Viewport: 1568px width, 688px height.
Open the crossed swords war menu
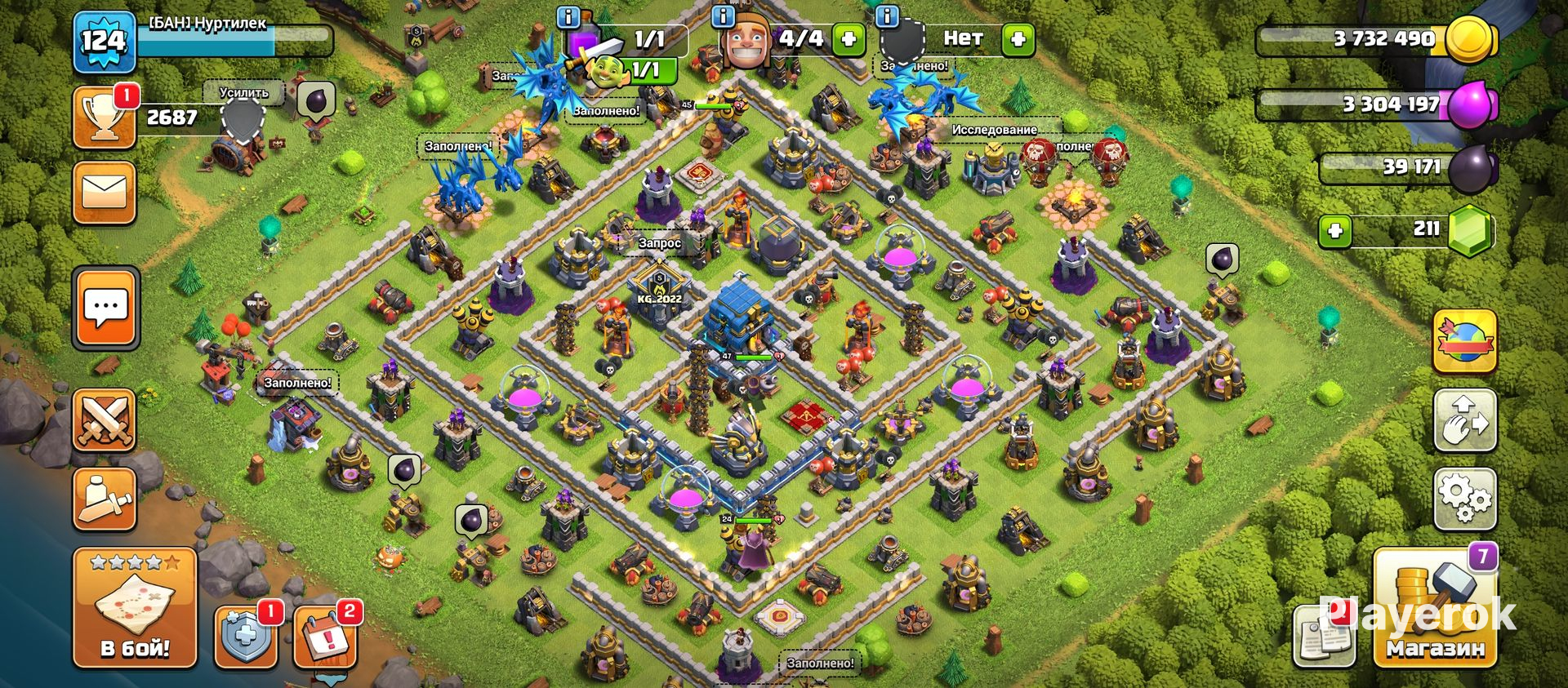click(104, 420)
